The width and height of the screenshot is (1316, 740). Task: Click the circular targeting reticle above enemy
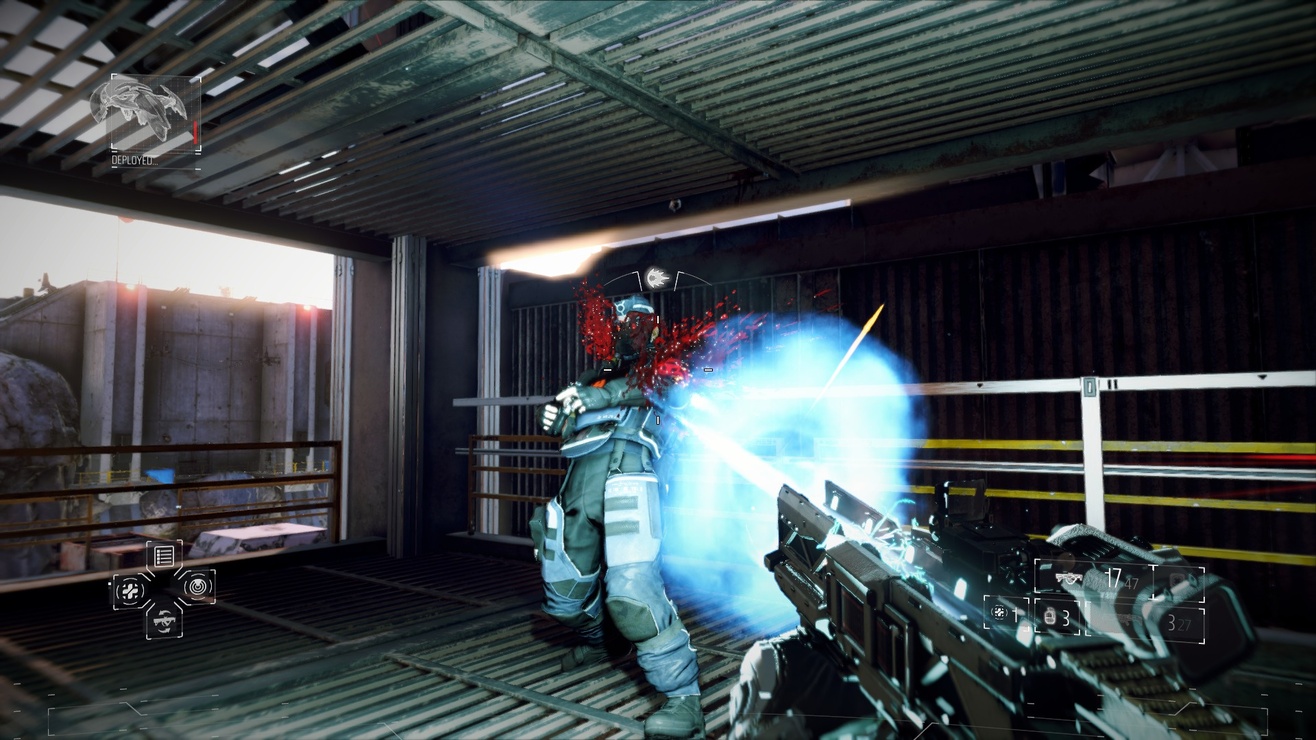click(x=655, y=278)
